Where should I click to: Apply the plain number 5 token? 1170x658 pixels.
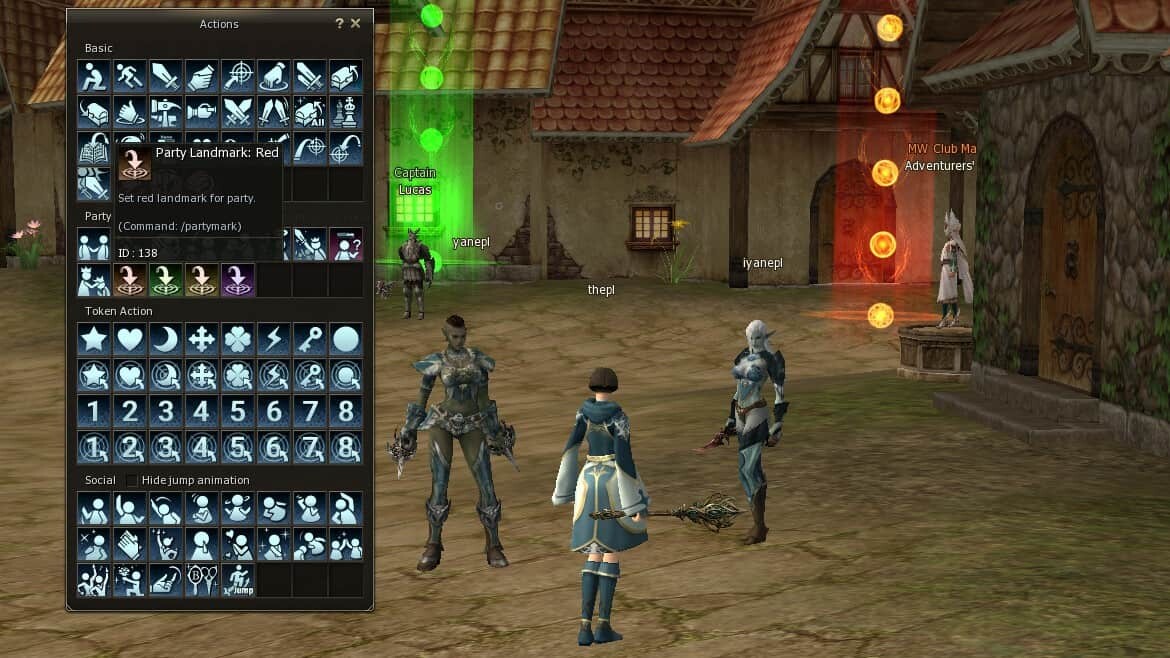pos(238,411)
